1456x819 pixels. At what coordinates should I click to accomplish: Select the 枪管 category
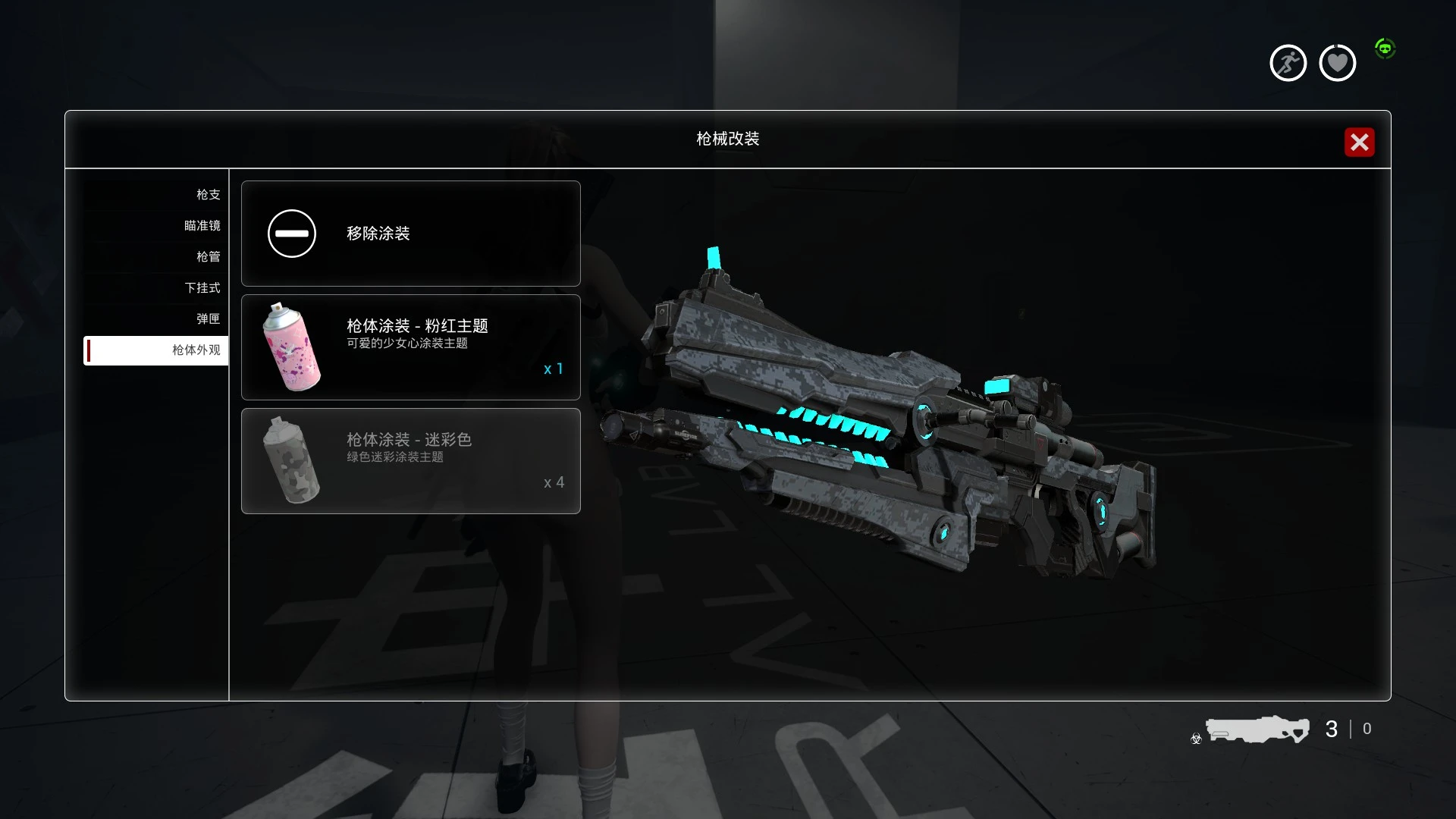click(209, 256)
